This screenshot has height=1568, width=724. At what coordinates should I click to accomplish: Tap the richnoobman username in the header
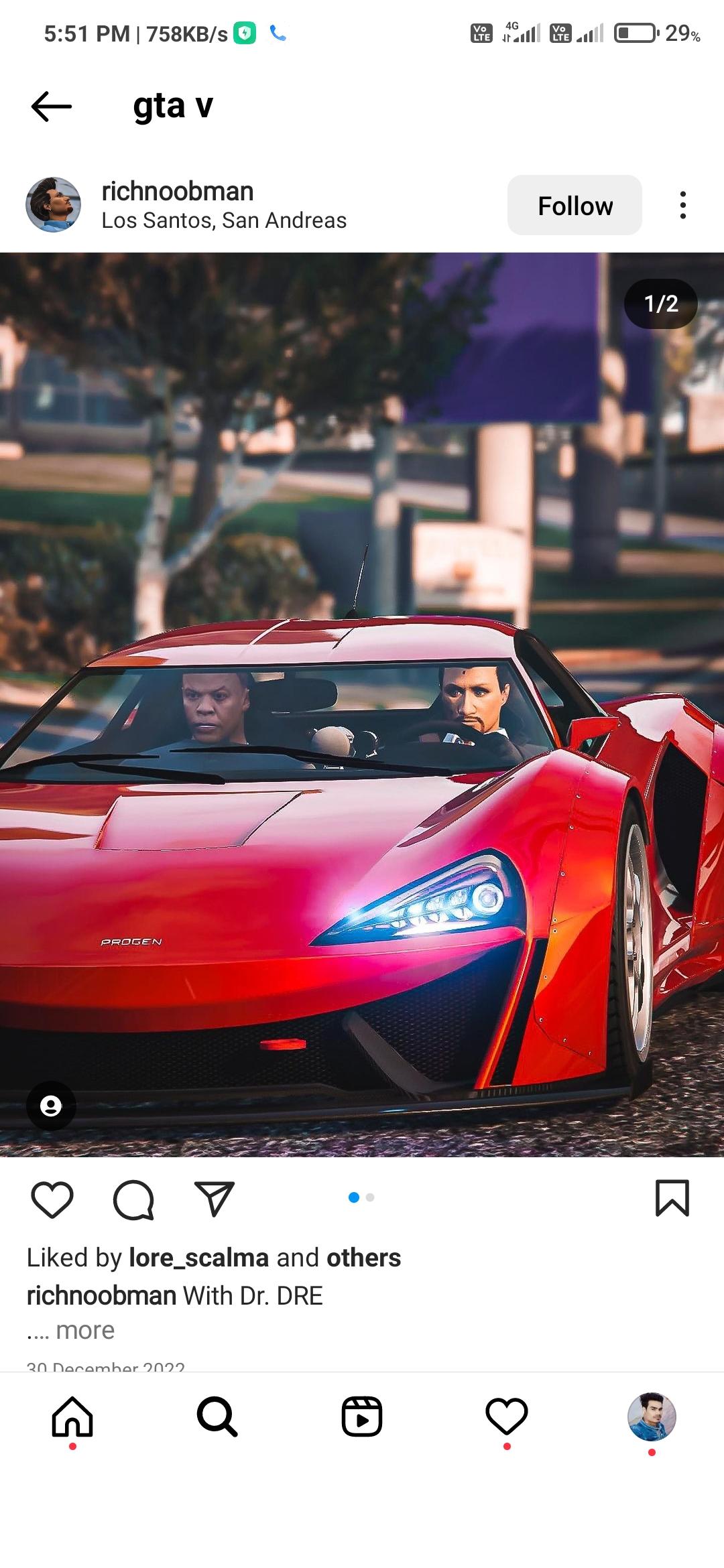click(x=178, y=192)
